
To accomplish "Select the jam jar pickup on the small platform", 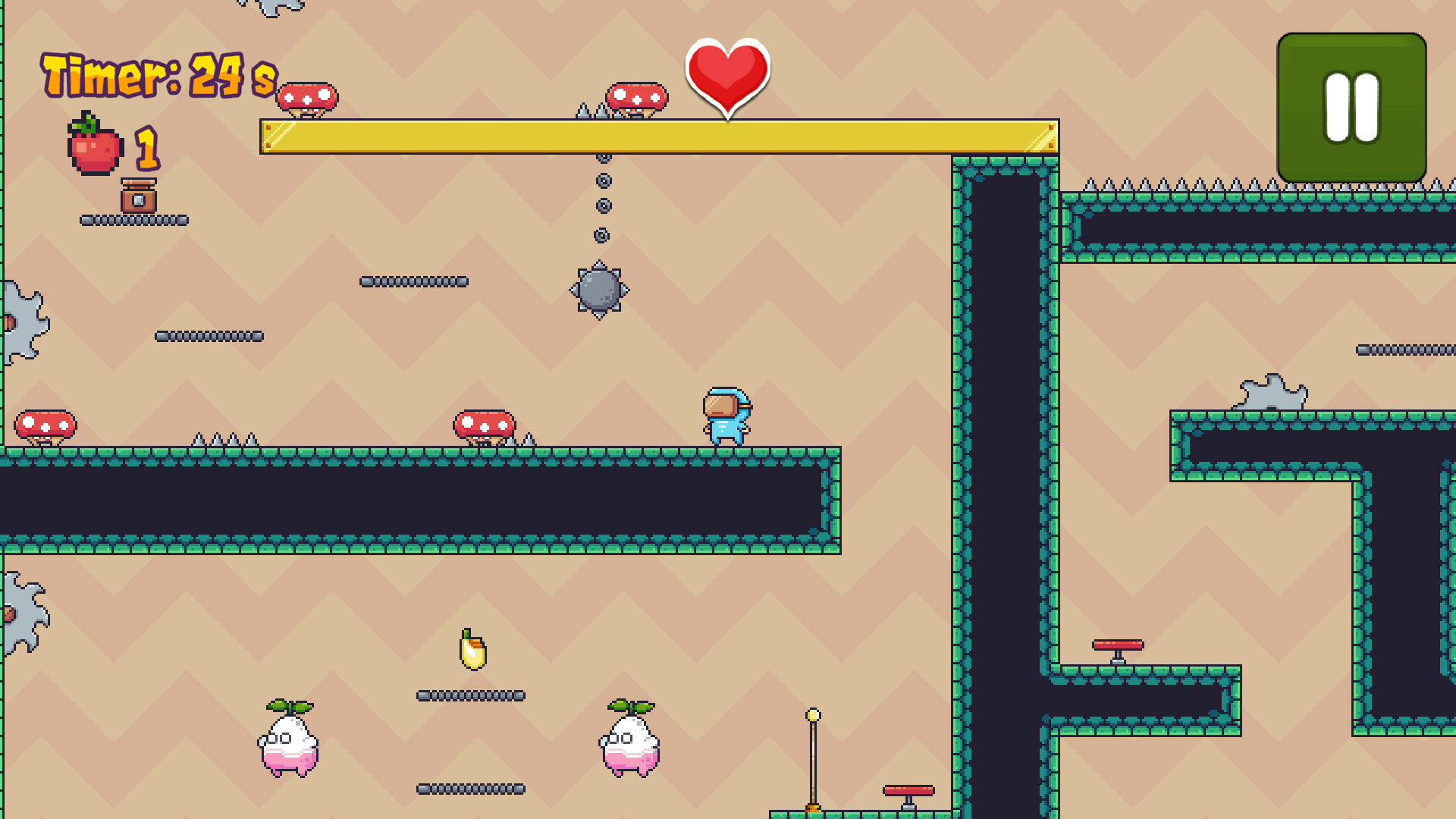I will (139, 196).
